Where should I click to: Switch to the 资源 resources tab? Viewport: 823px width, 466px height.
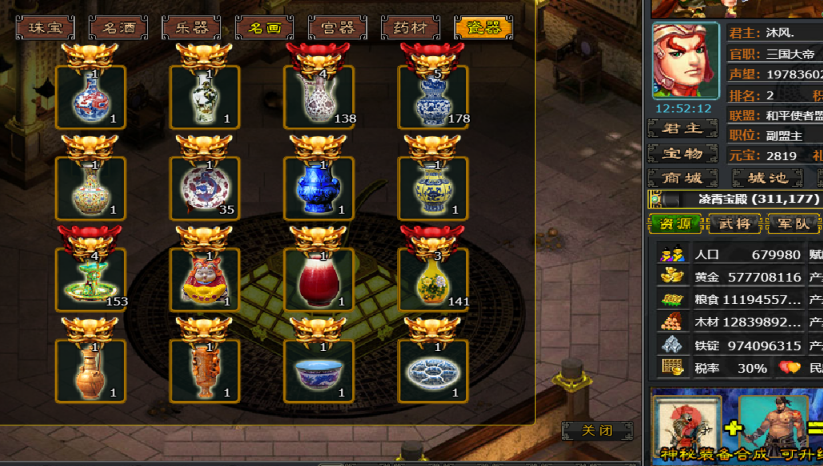coord(675,223)
